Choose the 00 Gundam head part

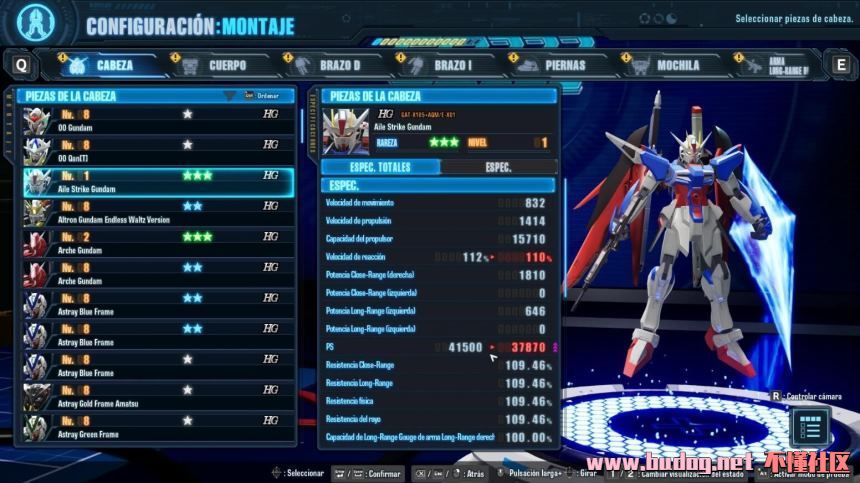[158, 119]
